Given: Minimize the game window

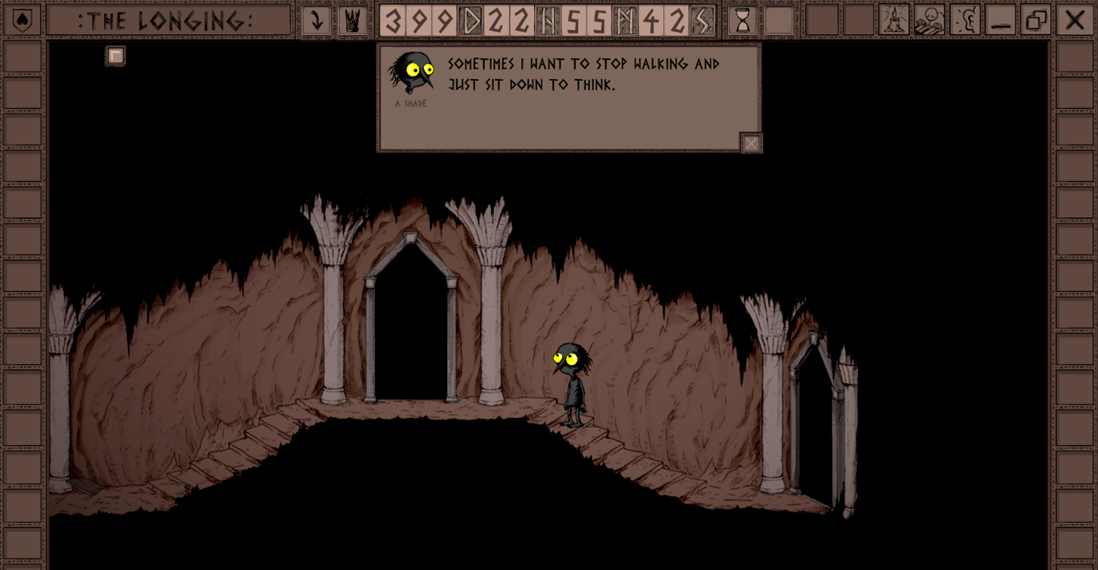Looking at the screenshot, I should coord(1000,20).
